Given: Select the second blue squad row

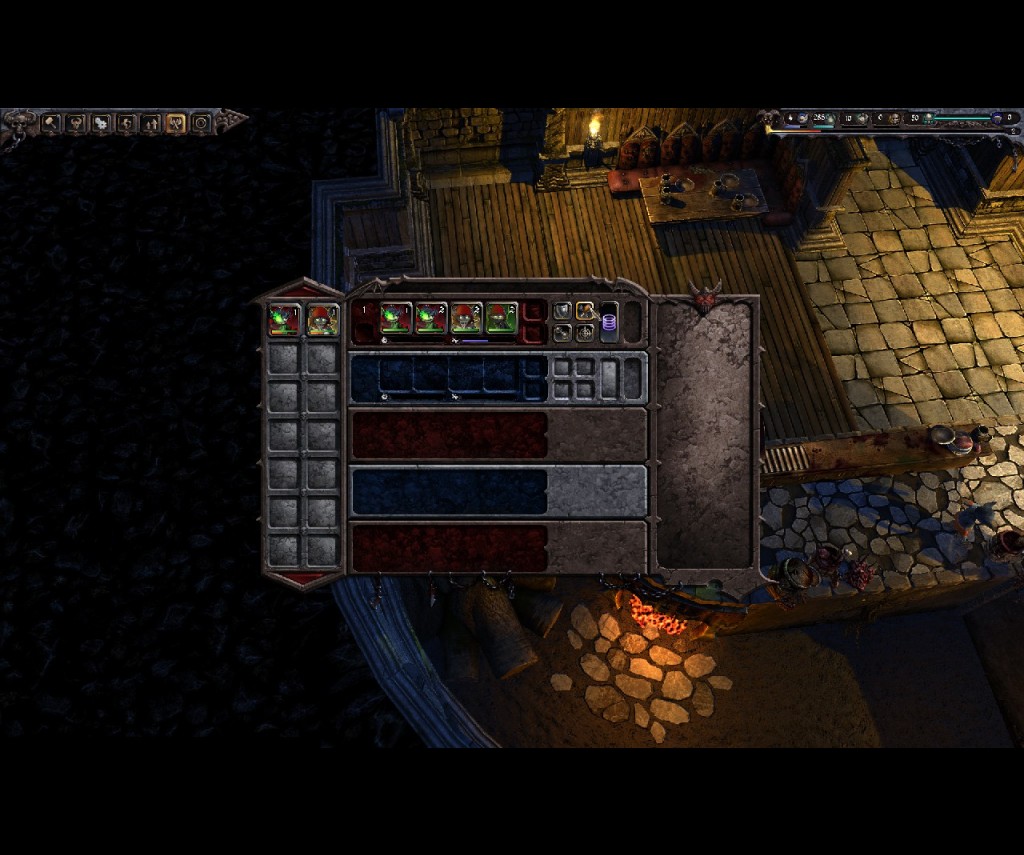Looking at the screenshot, I should tap(448, 491).
